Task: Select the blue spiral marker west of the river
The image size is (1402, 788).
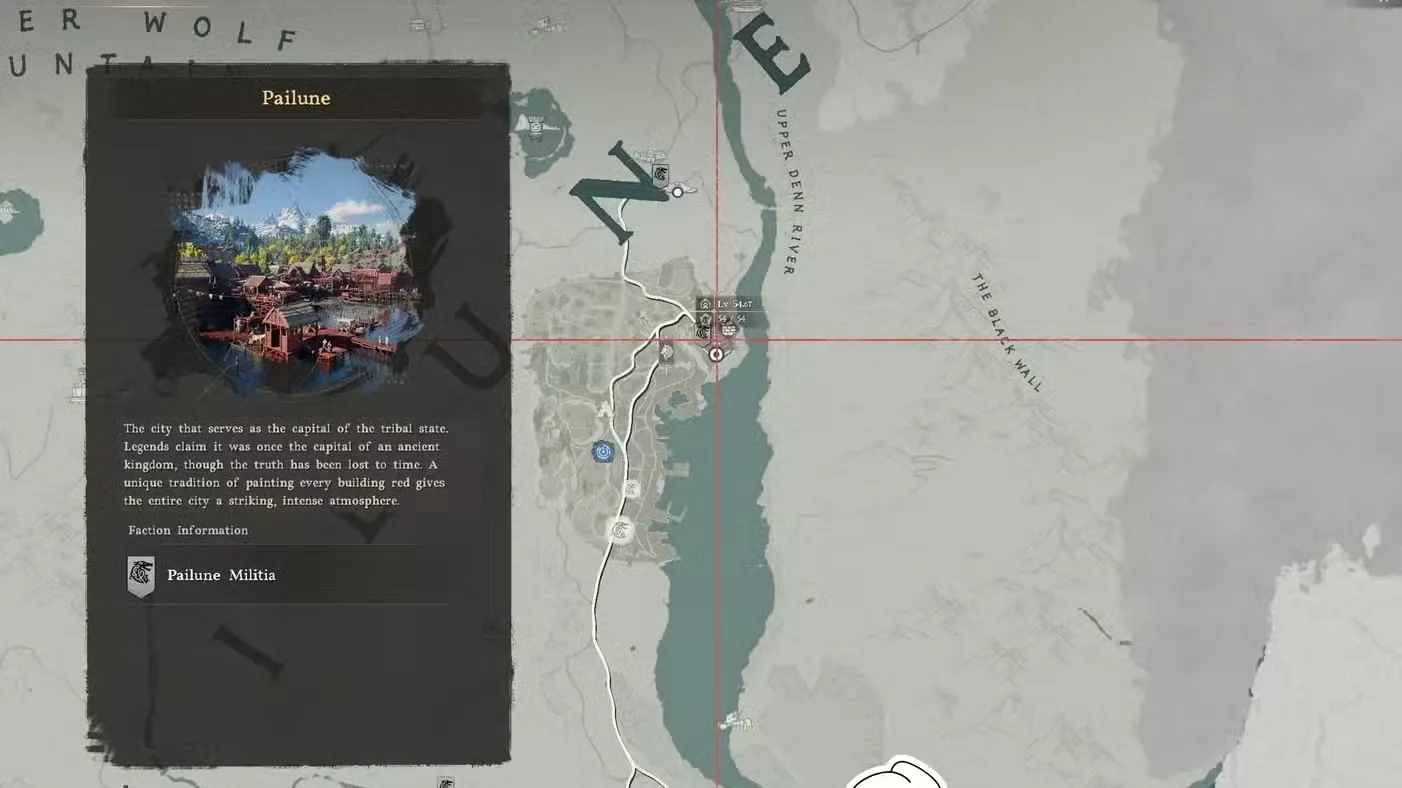Action: pyautogui.click(x=604, y=451)
